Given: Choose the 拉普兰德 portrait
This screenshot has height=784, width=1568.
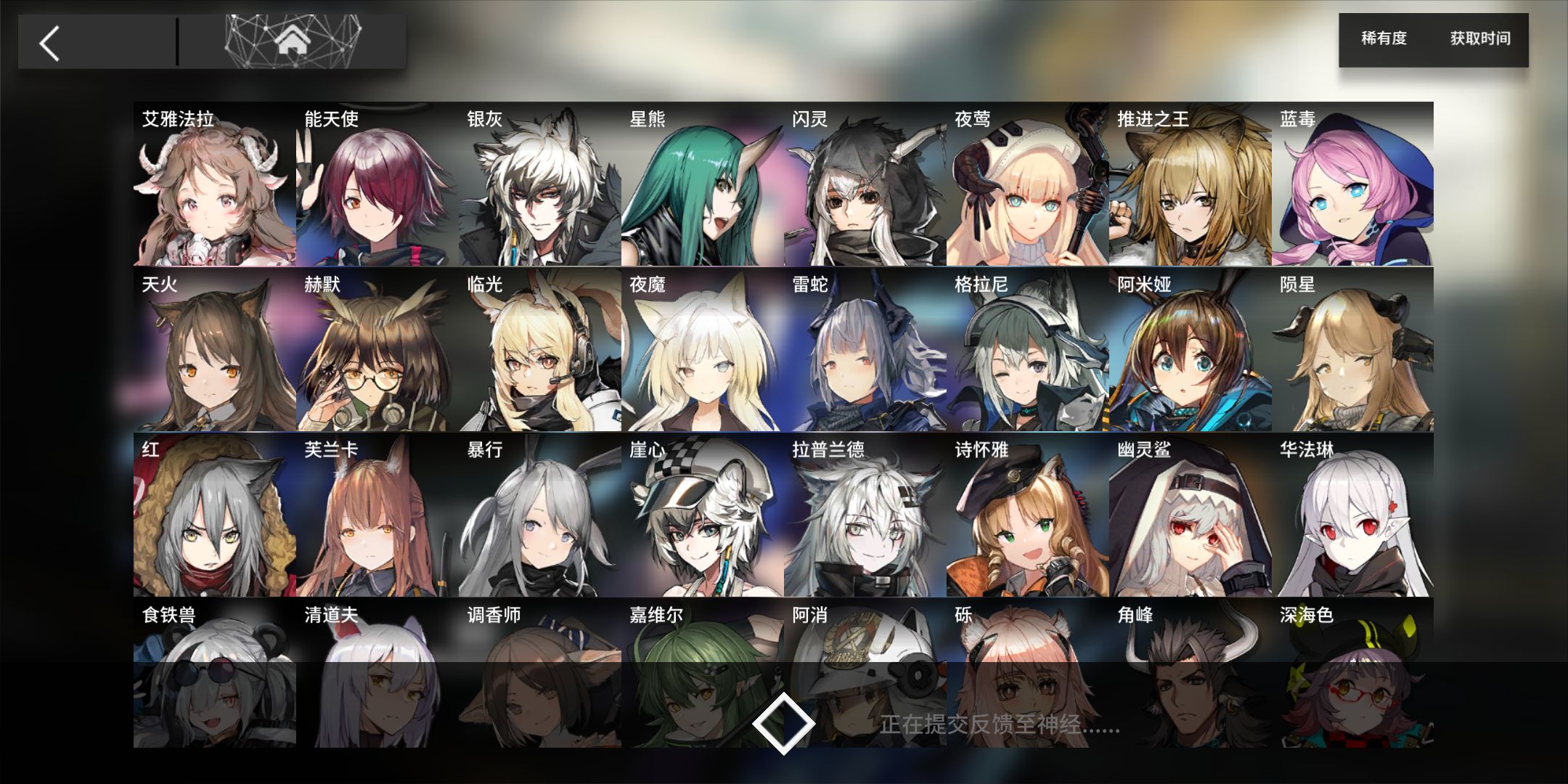Looking at the screenshot, I should [x=865, y=516].
